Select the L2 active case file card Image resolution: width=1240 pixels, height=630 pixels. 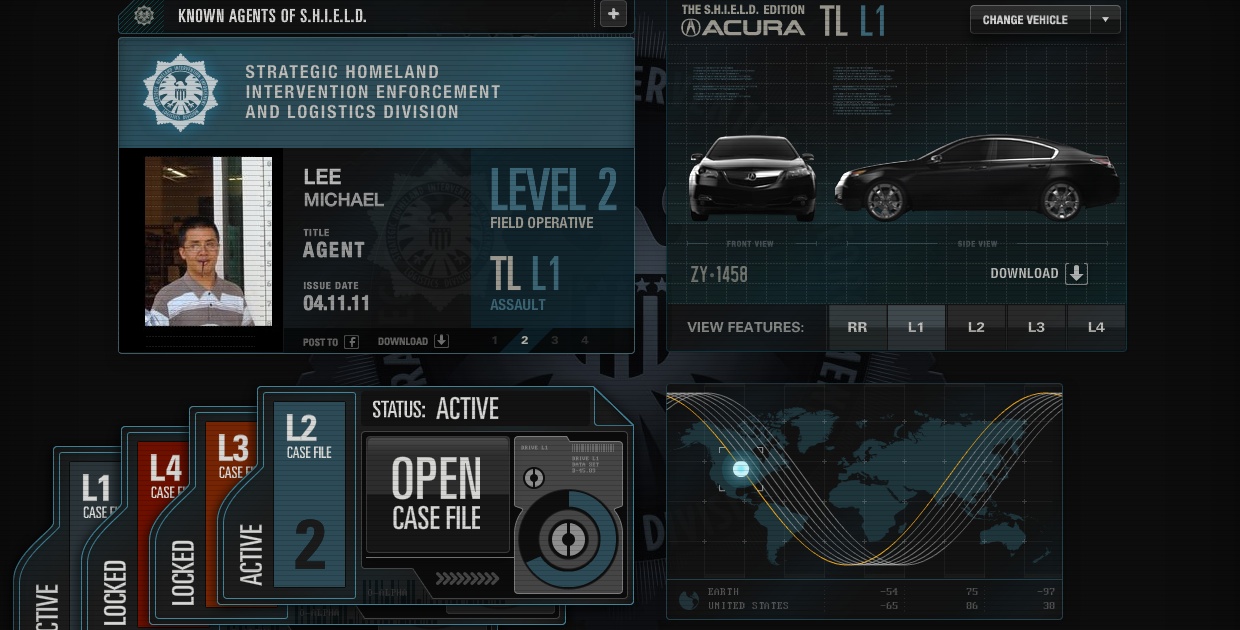[x=309, y=495]
